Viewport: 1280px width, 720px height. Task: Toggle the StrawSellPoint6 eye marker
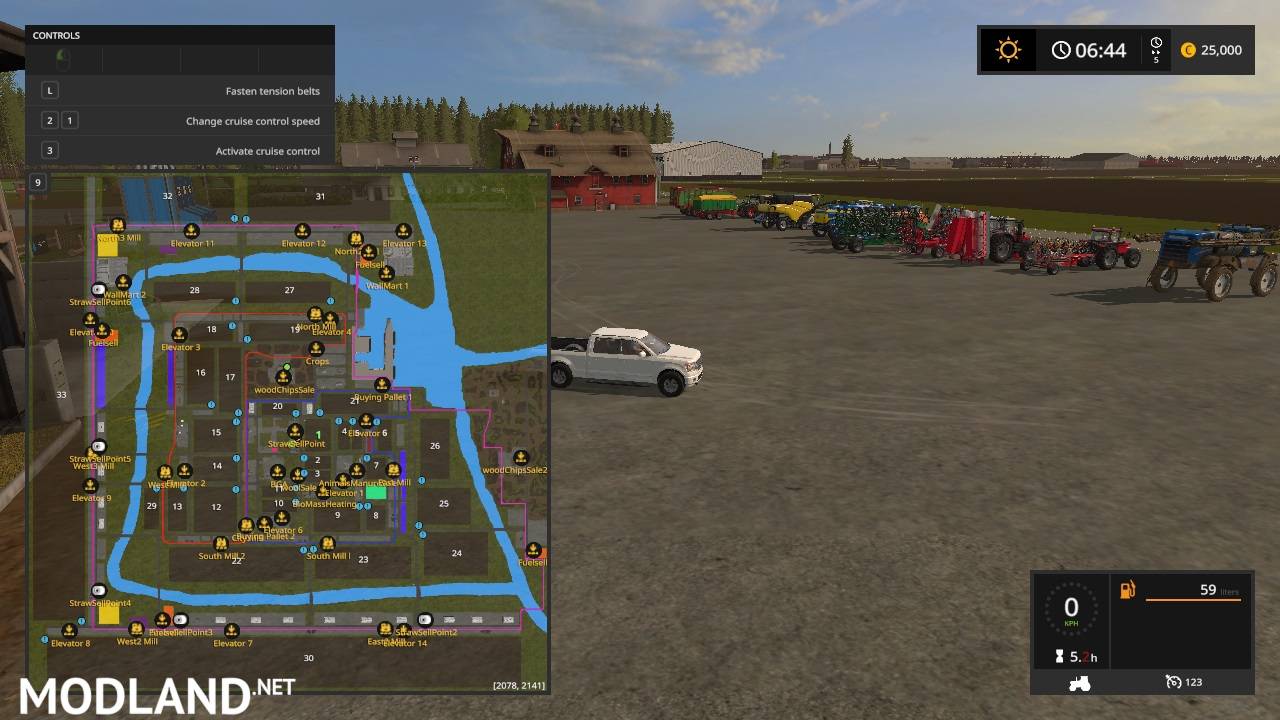coord(98,288)
